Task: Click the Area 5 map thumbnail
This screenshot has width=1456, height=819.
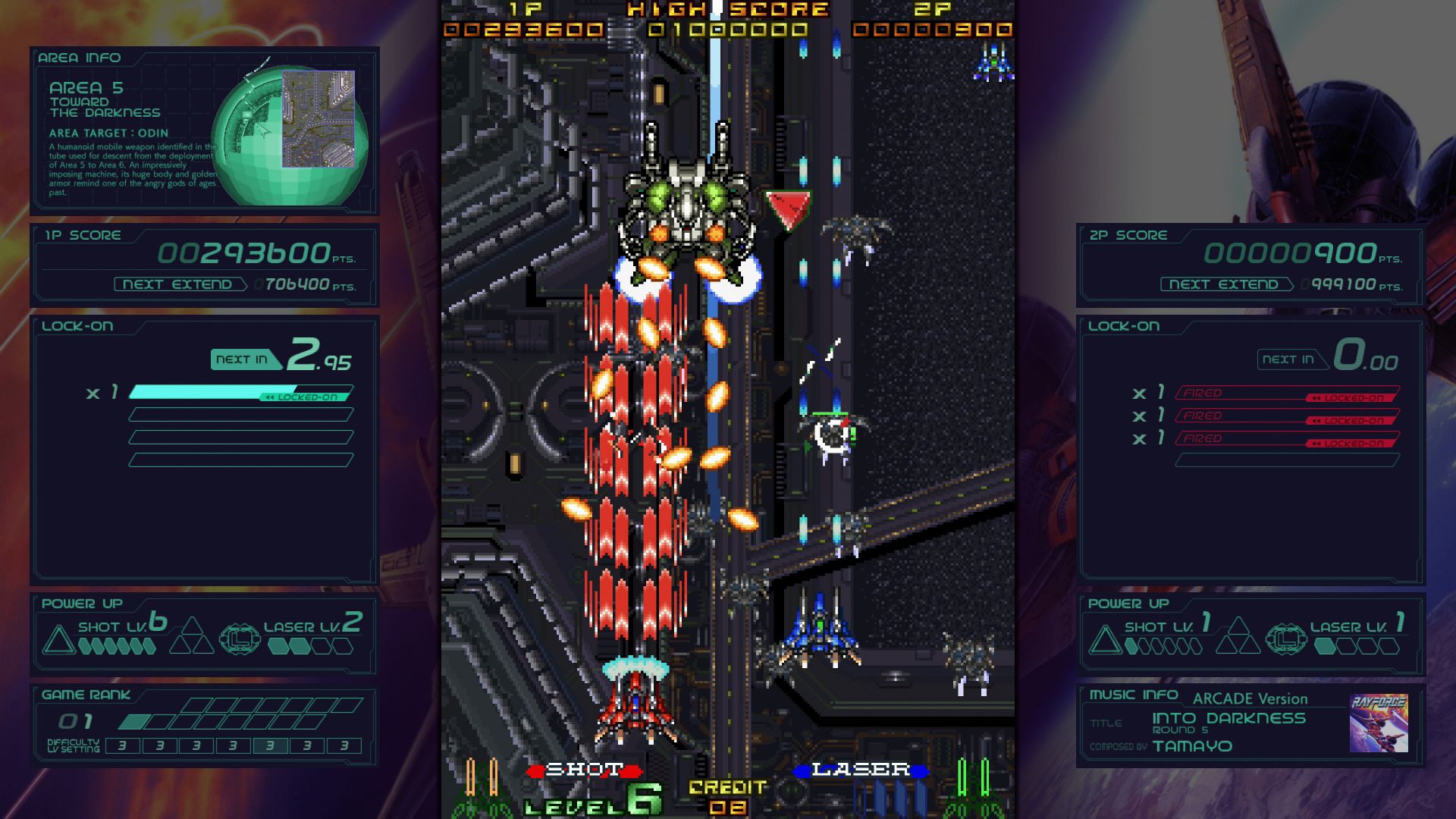Action: coord(318,118)
